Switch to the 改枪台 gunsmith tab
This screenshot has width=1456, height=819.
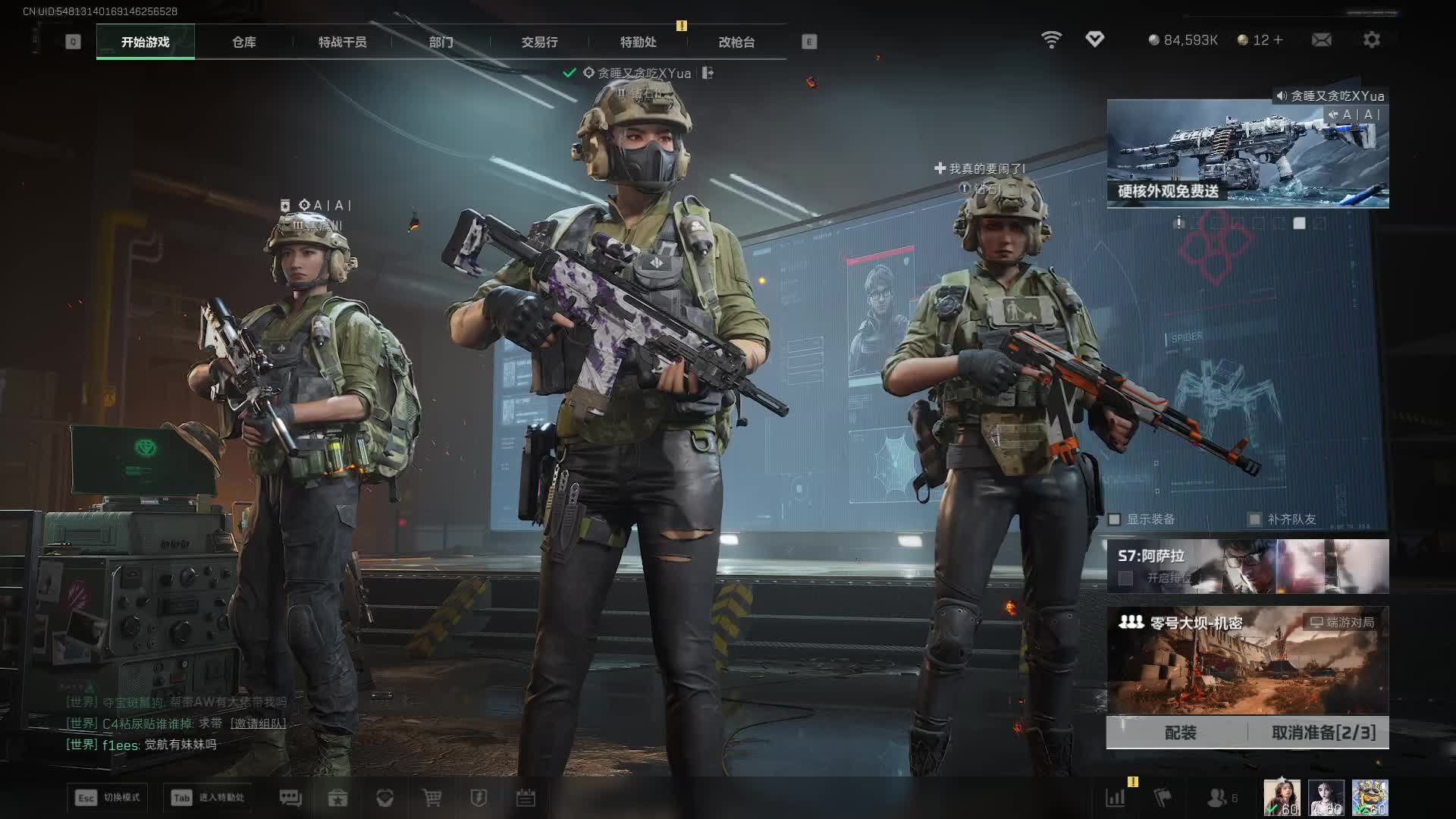736,42
